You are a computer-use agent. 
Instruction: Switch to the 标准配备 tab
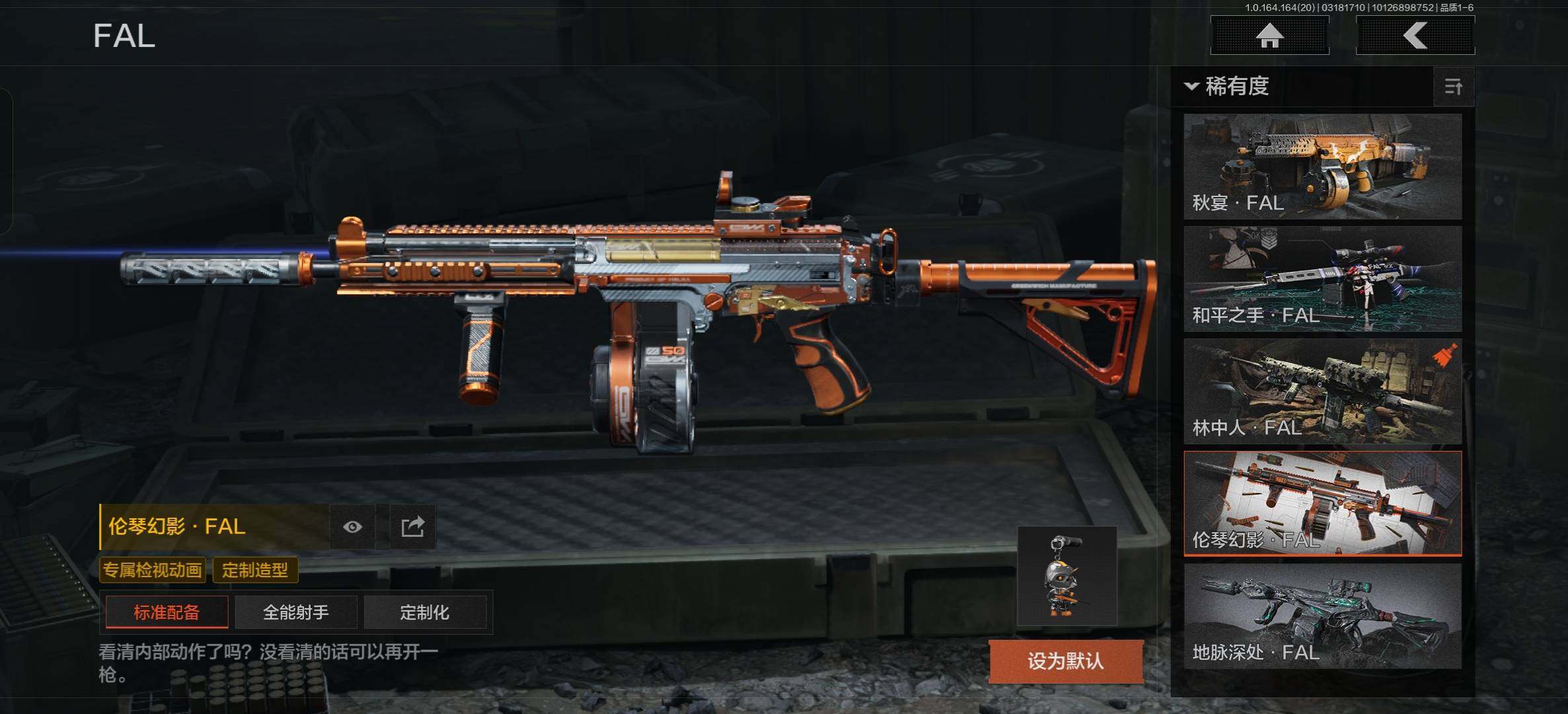coord(167,612)
